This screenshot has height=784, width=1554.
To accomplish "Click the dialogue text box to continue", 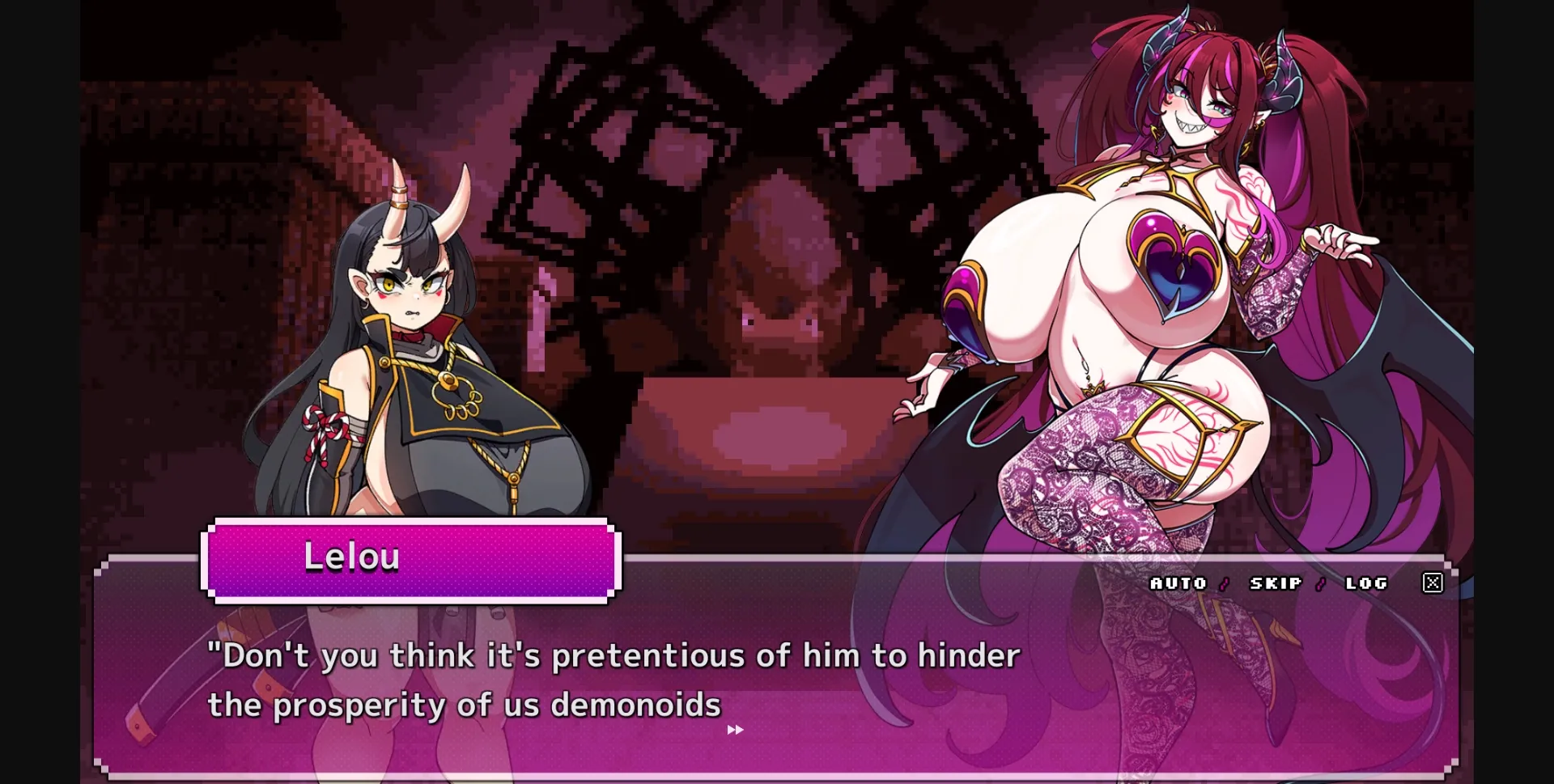I will [615, 684].
